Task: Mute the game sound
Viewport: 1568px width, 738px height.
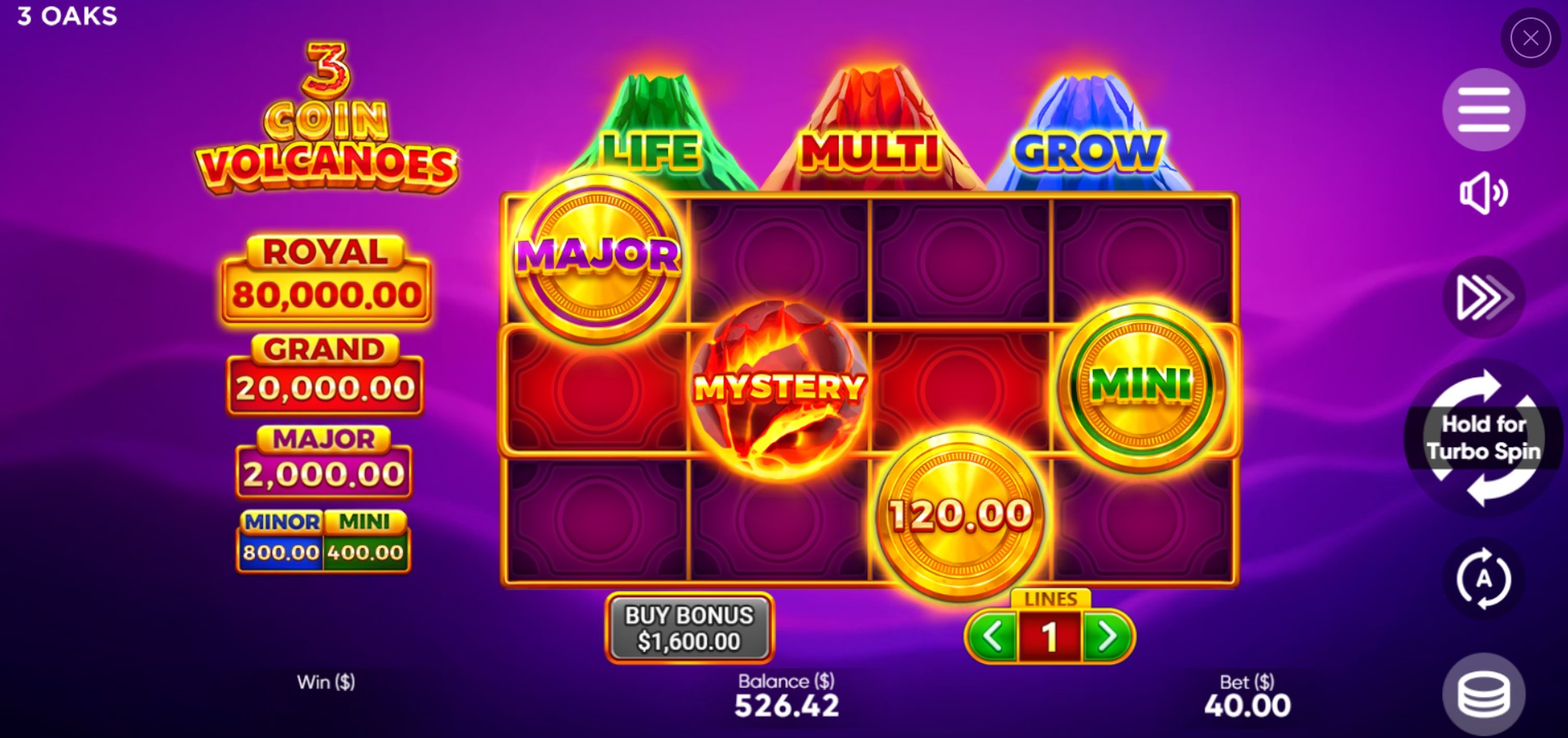Action: click(x=1482, y=193)
